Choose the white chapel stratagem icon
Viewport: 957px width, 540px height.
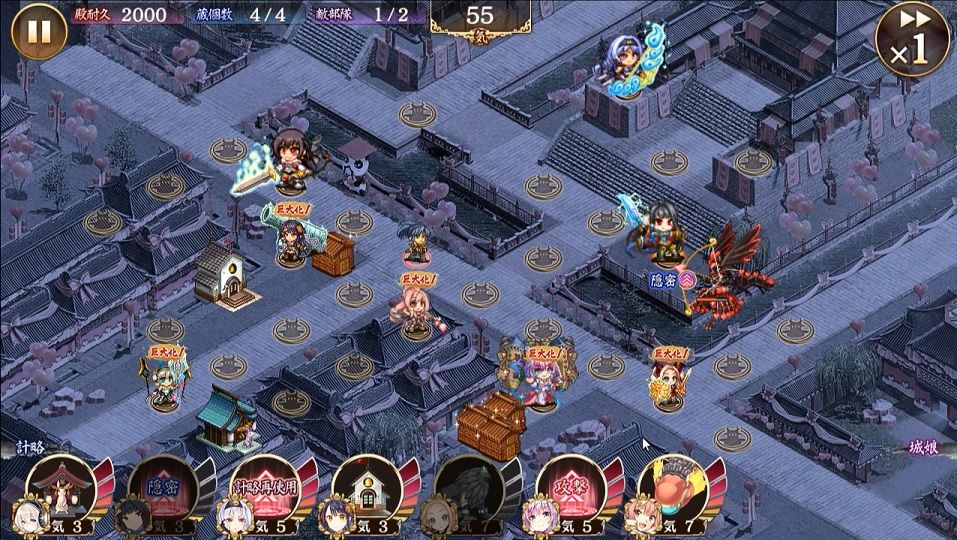(367, 491)
